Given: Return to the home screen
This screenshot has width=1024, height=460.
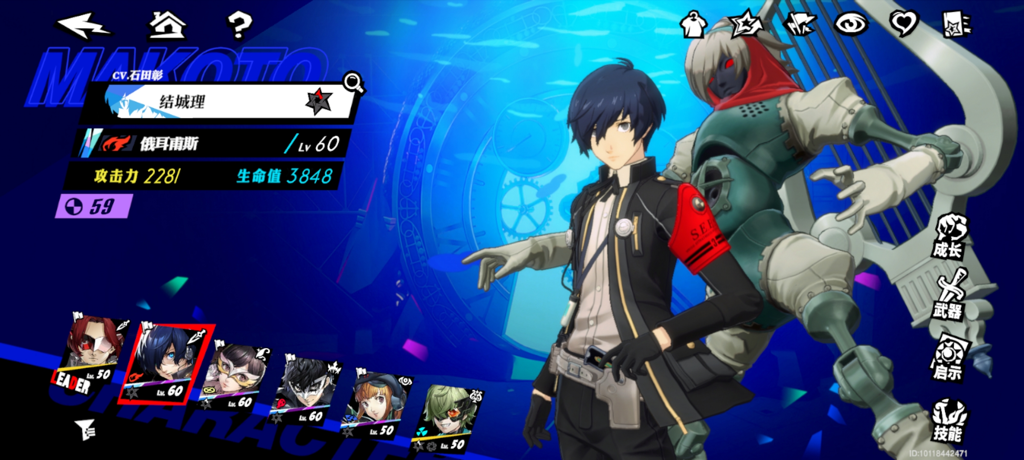Looking at the screenshot, I should point(166,23).
